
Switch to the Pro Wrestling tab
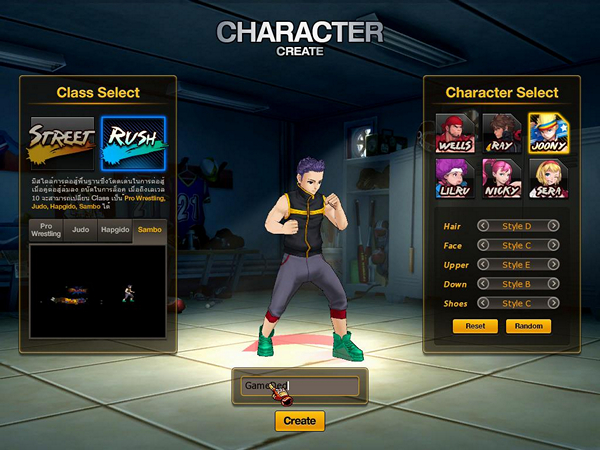(48, 231)
